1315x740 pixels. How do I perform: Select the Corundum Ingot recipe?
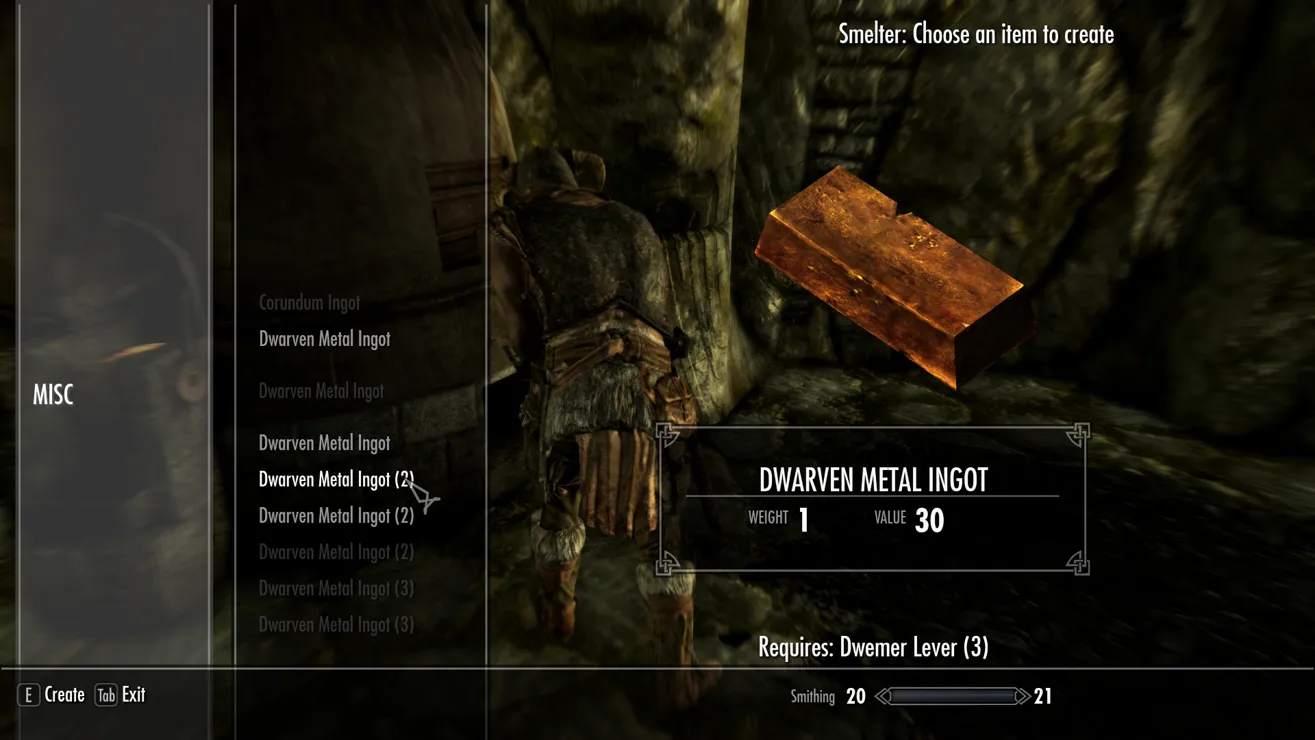[309, 303]
